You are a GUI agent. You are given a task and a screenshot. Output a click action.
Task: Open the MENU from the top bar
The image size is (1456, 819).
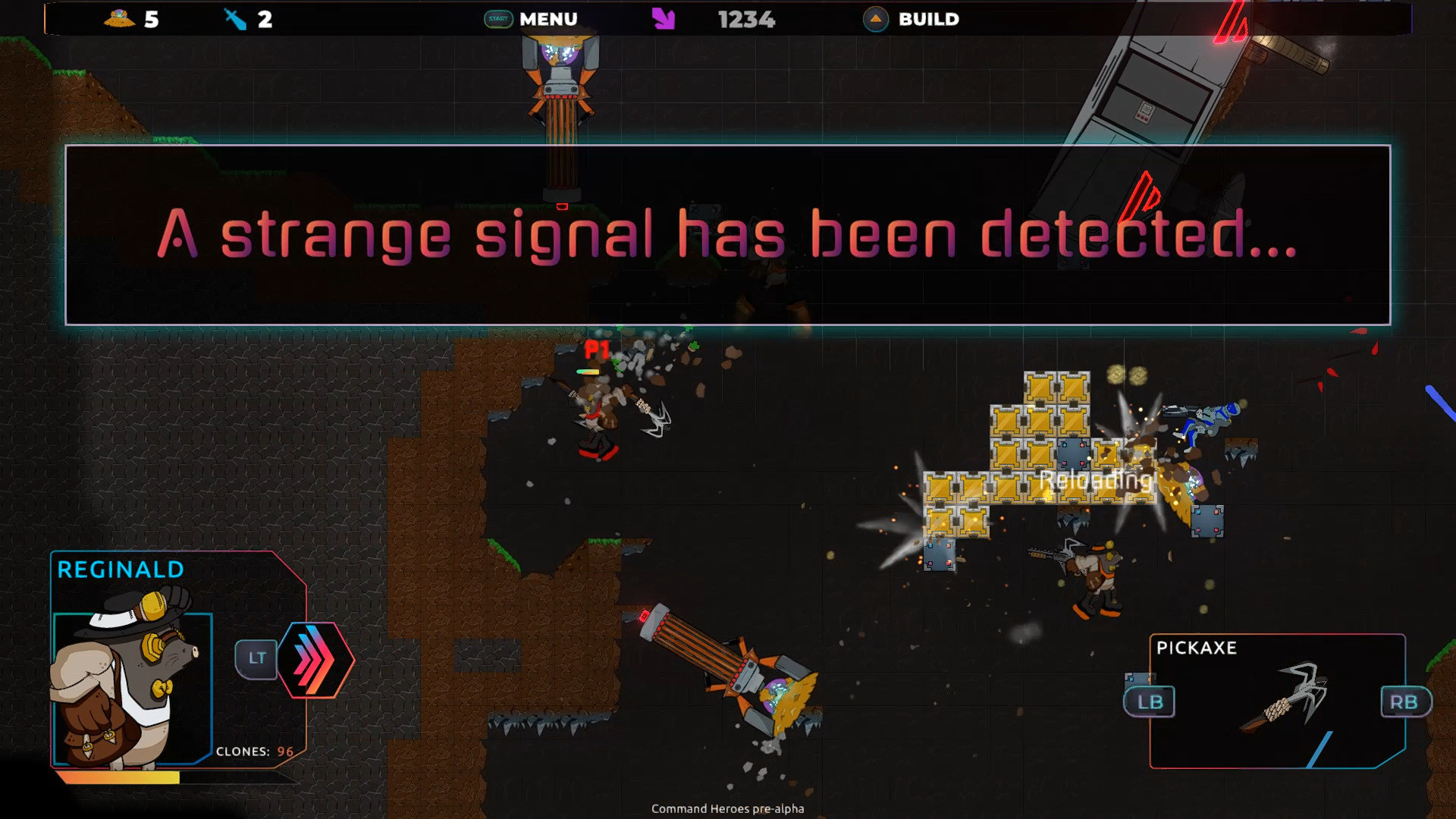click(548, 19)
